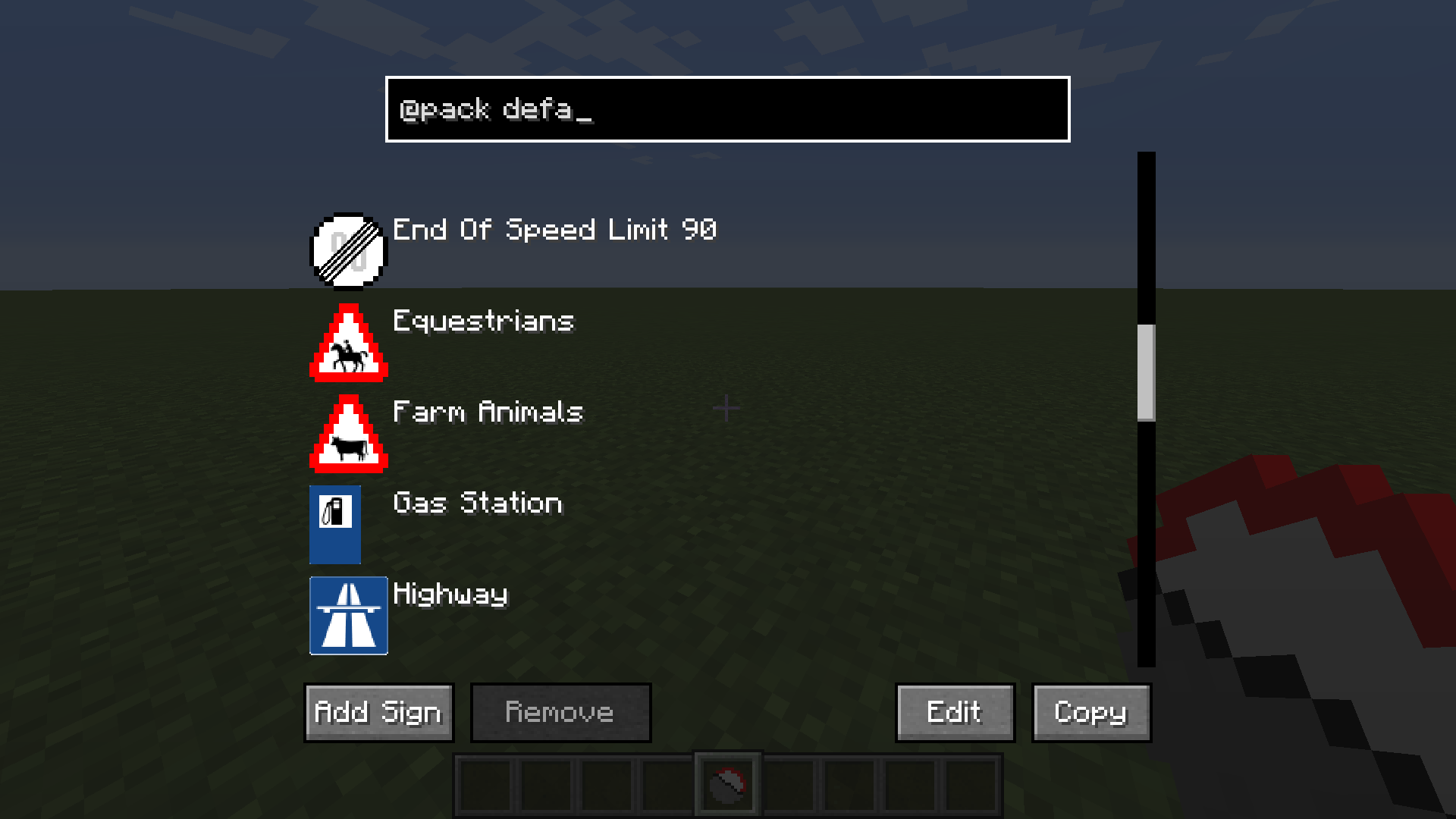The image size is (1456, 819).
Task: Select the Gas Station entry
Action: 476,504
